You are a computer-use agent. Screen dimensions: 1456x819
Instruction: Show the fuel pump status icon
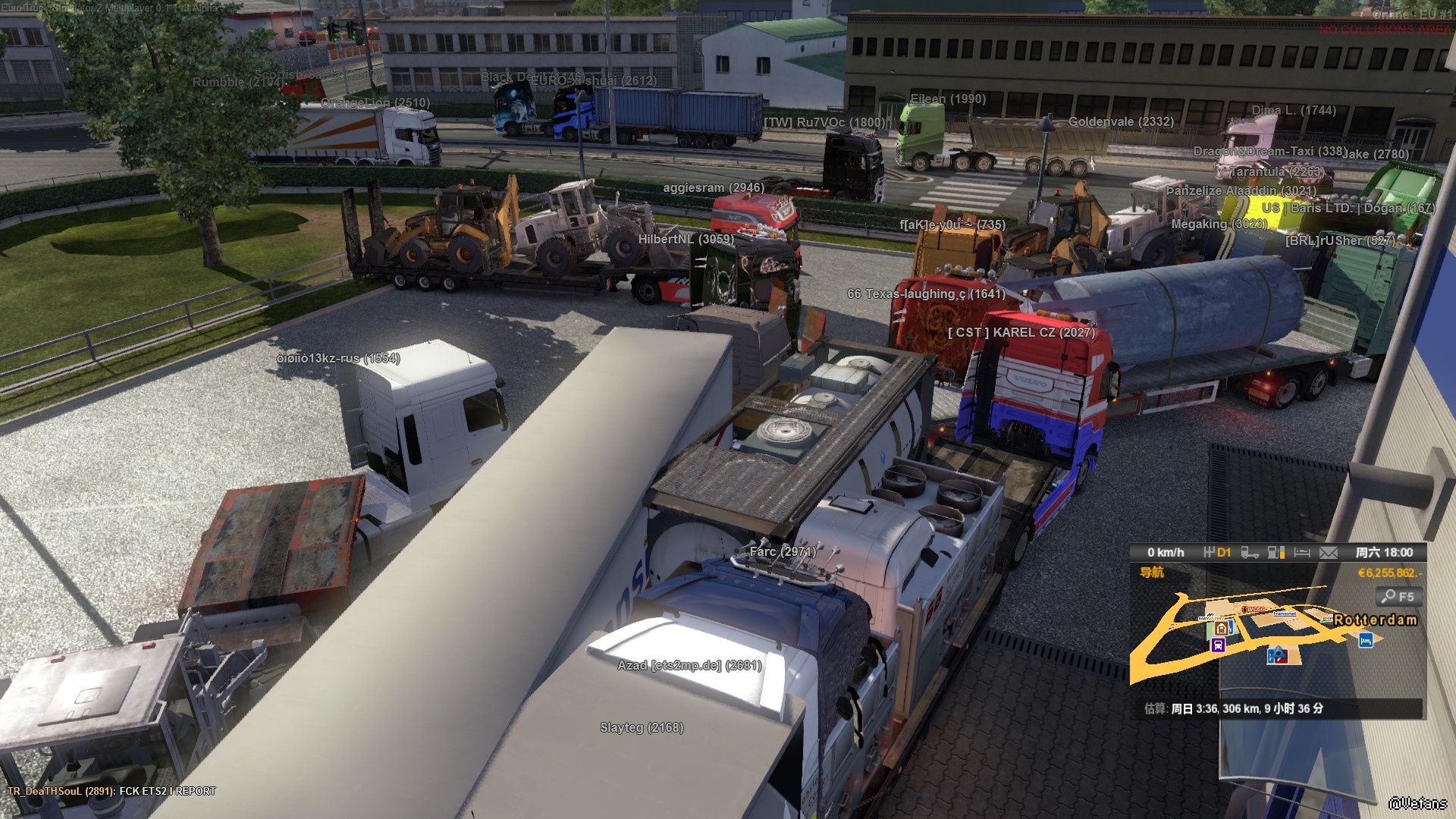pyautogui.click(x=1276, y=553)
